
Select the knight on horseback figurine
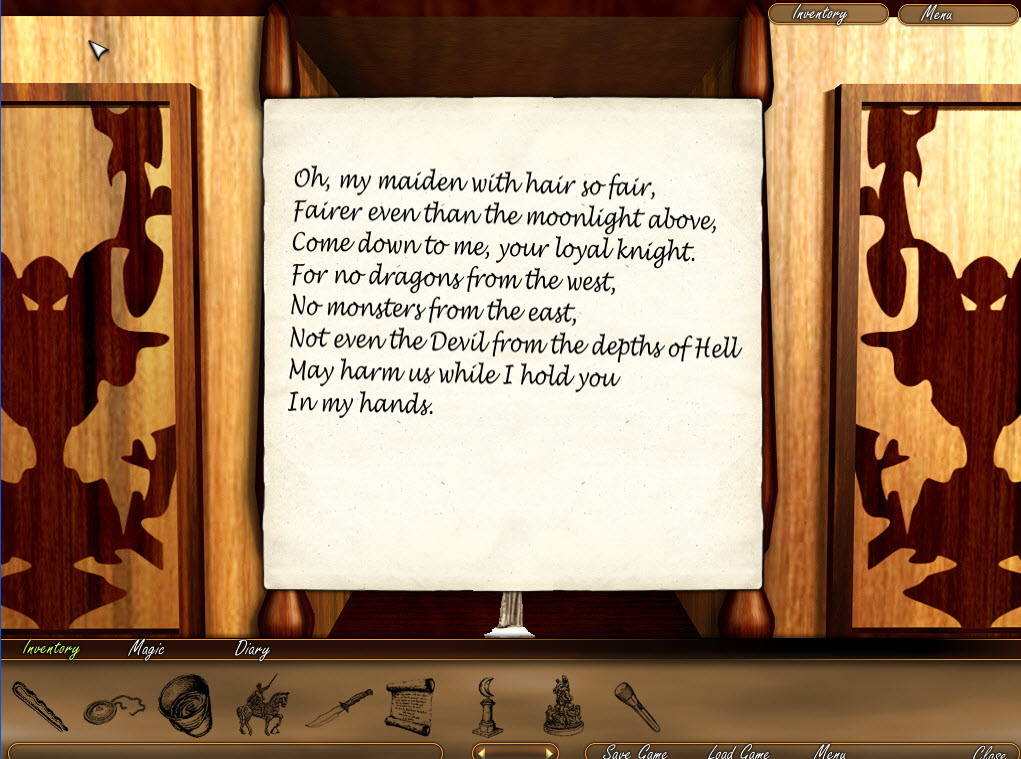[259, 706]
